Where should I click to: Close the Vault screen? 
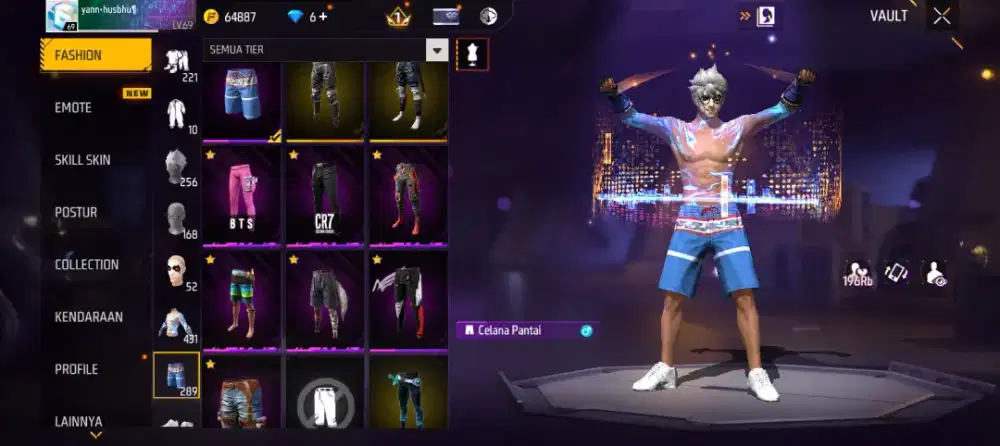(942, 16)
